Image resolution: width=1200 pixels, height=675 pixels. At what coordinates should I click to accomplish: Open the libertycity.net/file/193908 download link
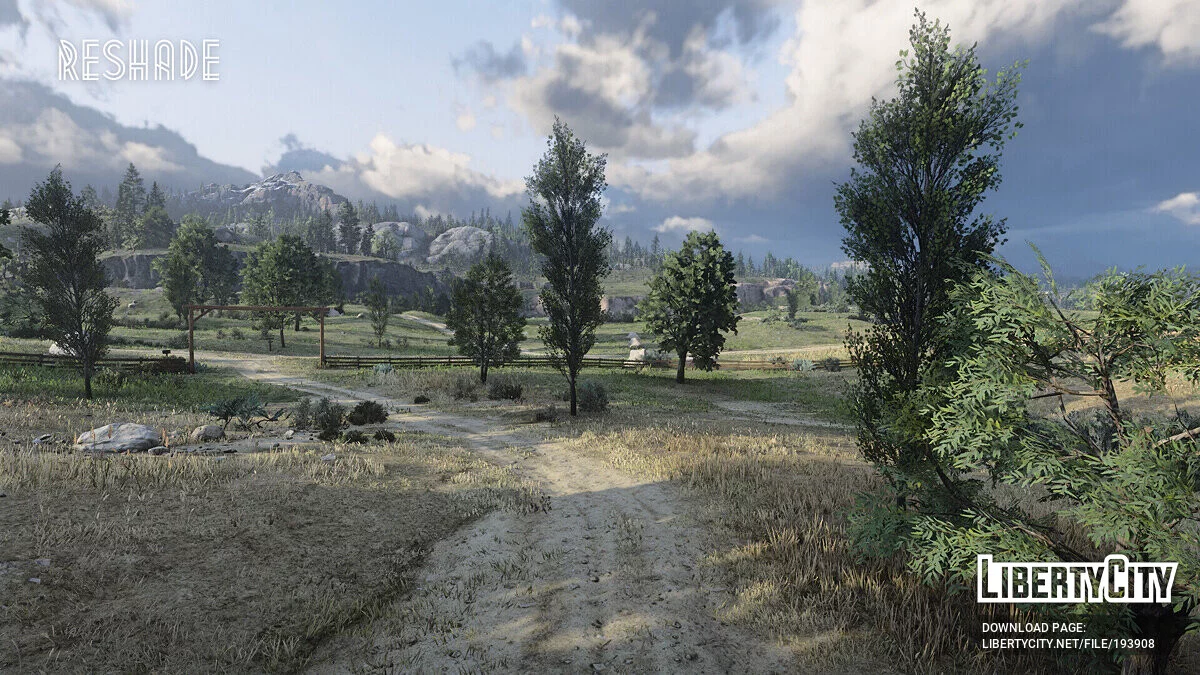(1068, 644)
